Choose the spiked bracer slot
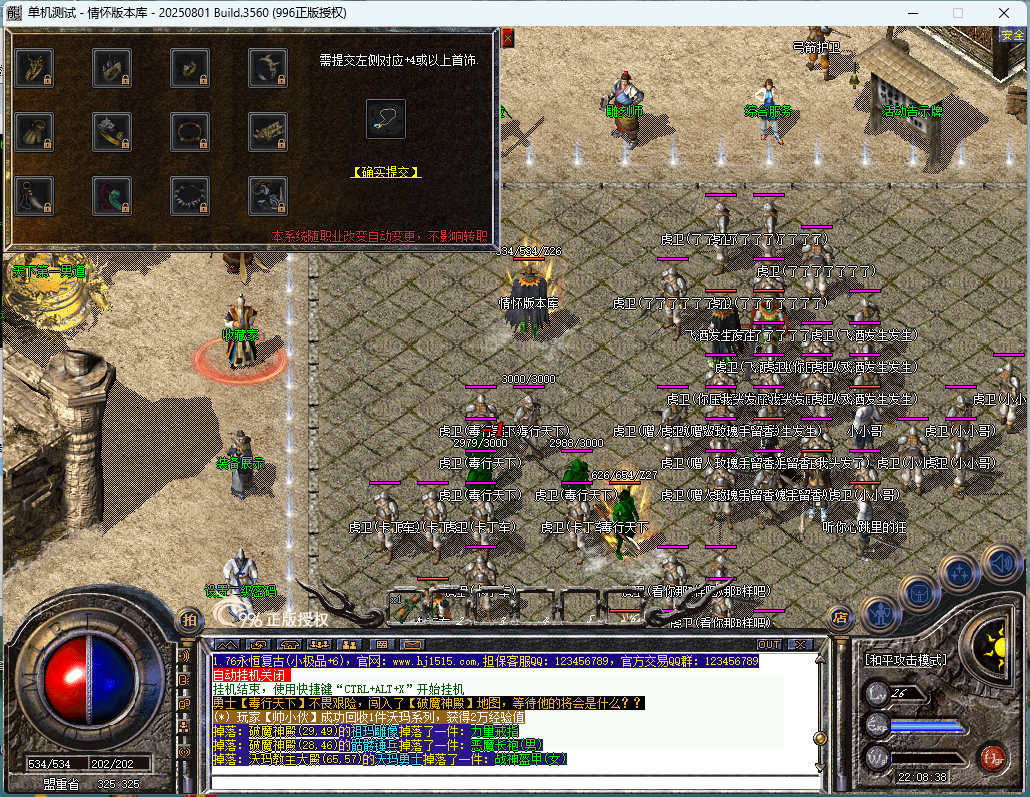 coord(268,130)
